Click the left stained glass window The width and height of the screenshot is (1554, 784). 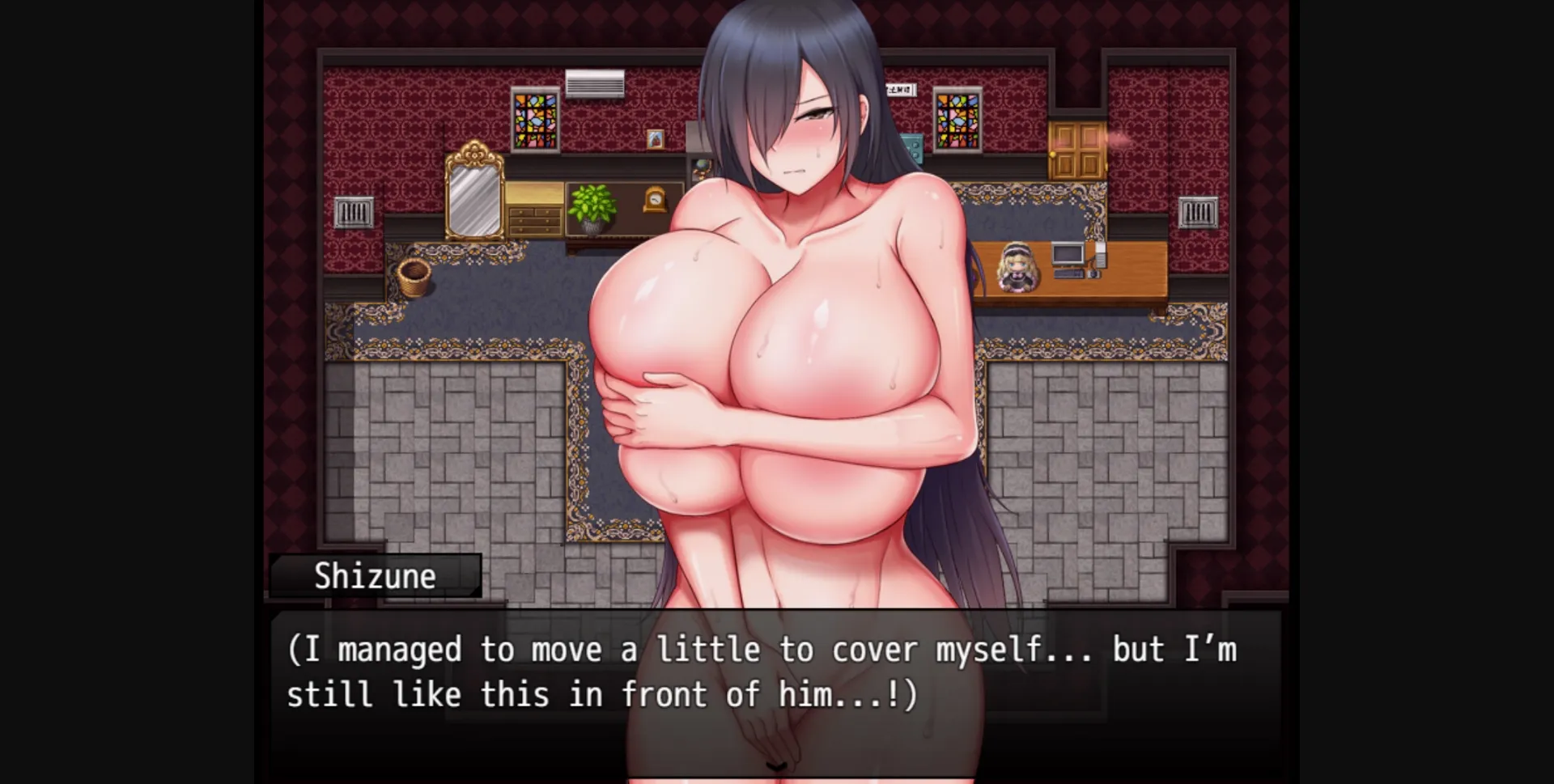[535, 119]
